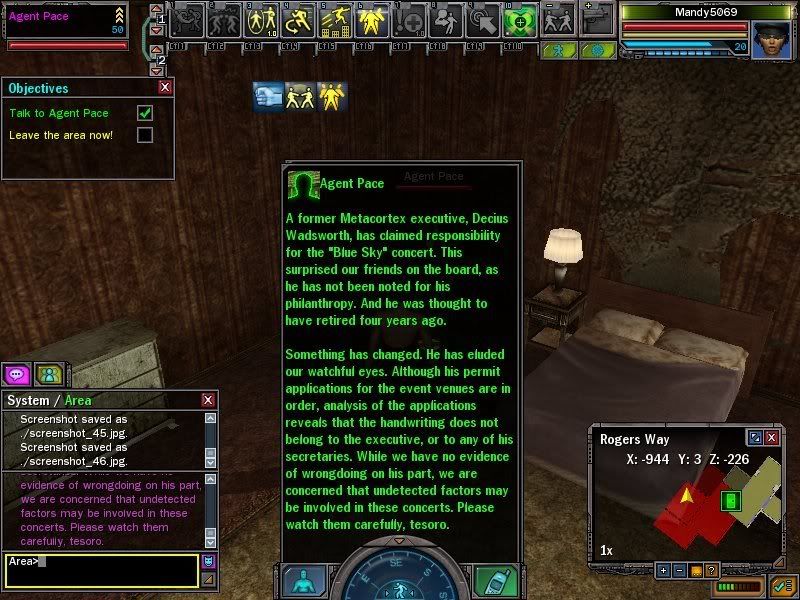Zoom in the minimap with plus button

(x=662, y=570)
